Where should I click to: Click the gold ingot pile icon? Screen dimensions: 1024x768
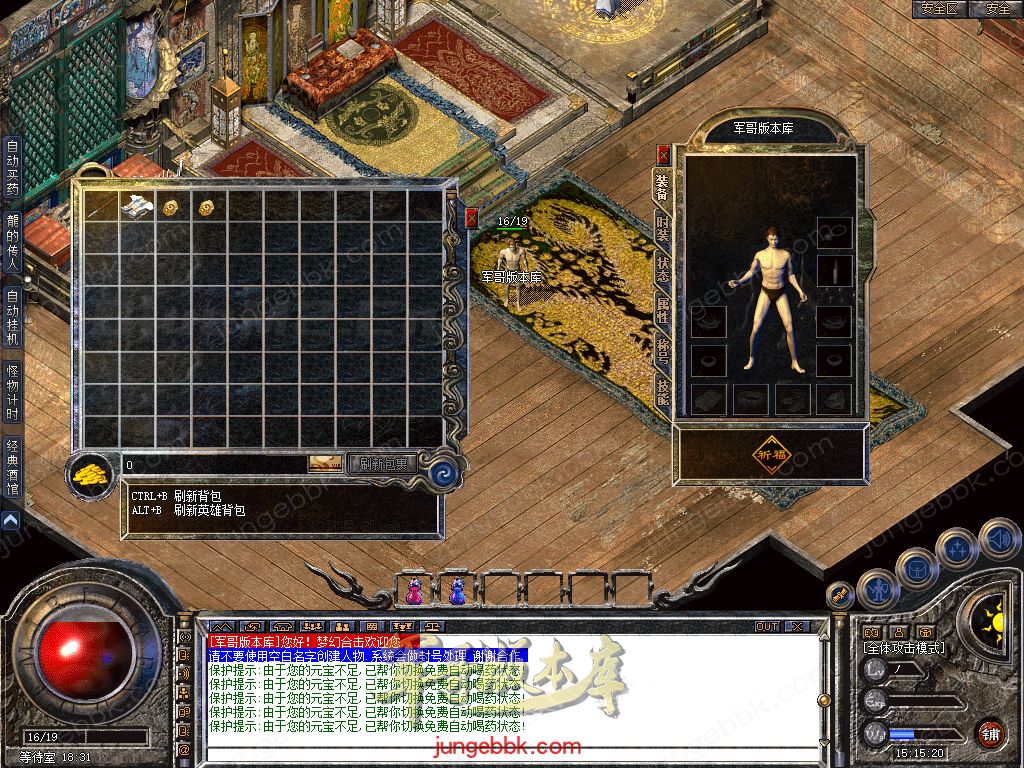pyautogui.click(x=91, y=473)
